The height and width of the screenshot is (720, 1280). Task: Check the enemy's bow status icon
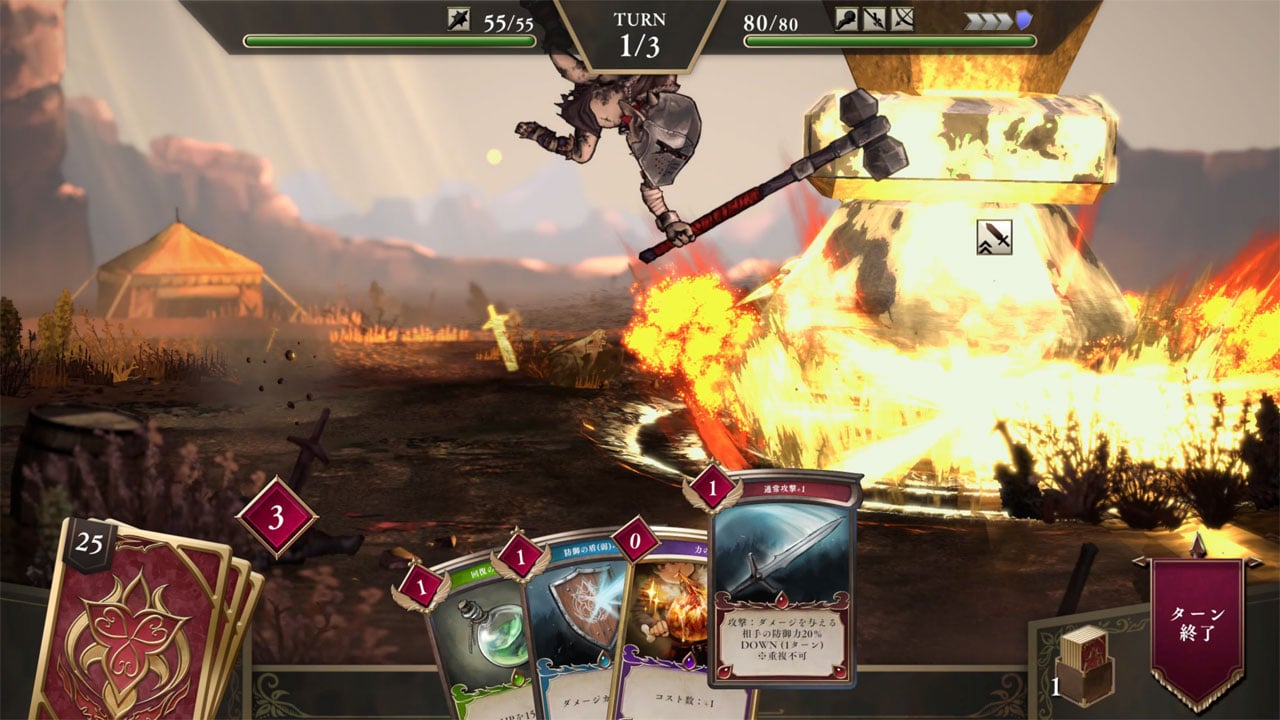[x=902, y=19]
